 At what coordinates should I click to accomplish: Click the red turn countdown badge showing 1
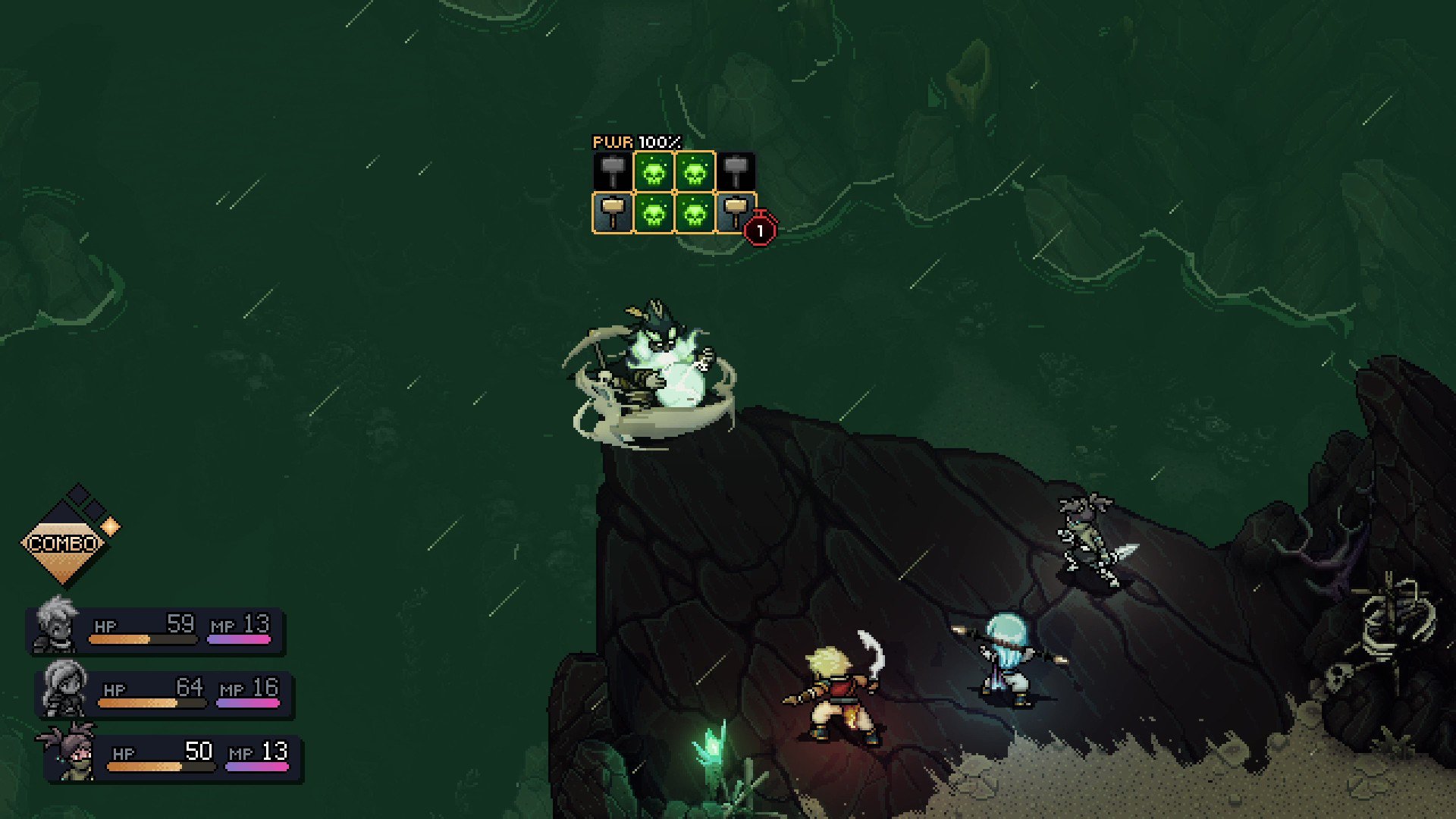click(760, 231)
